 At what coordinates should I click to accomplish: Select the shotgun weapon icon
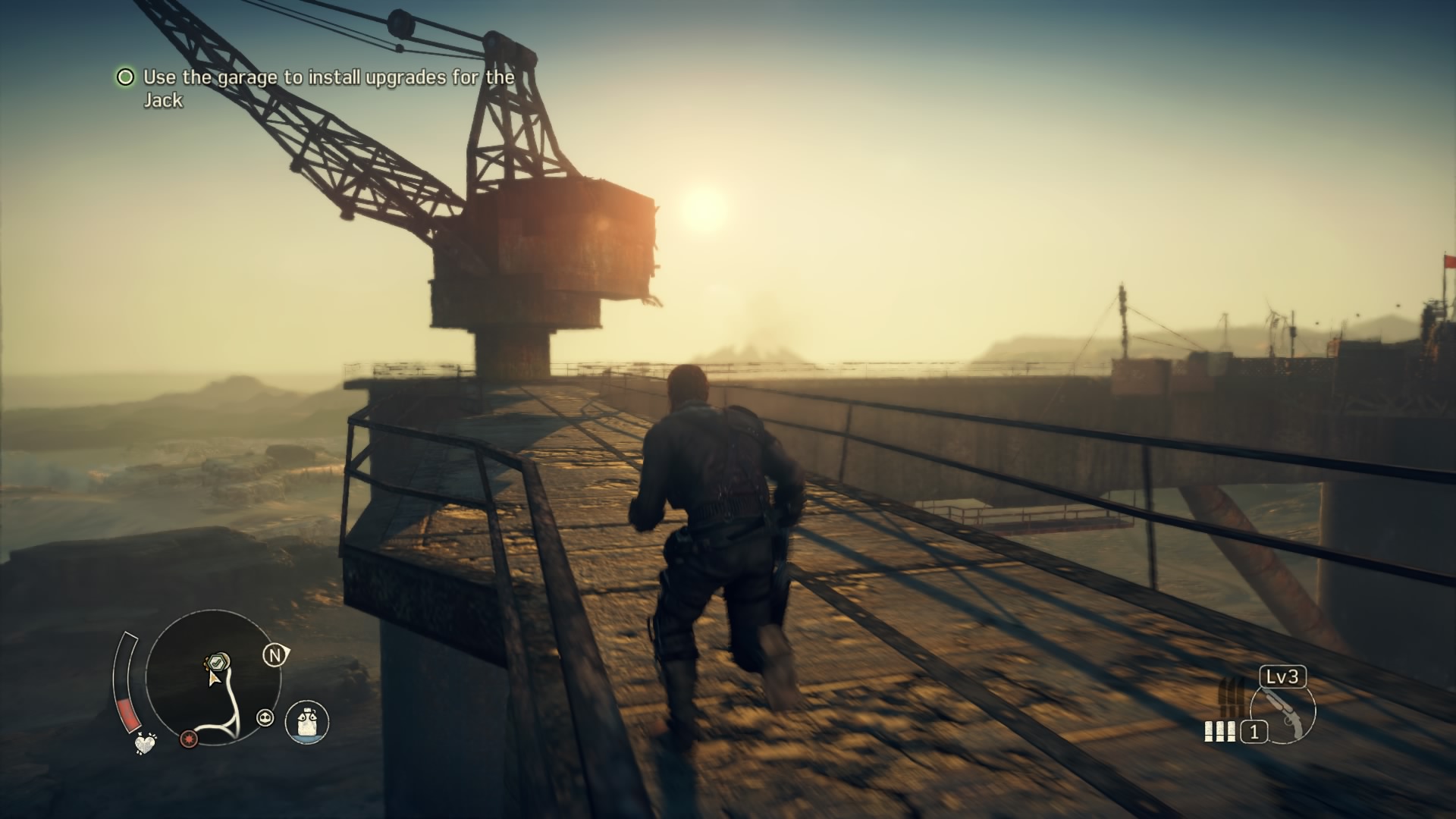[1283, 715]
